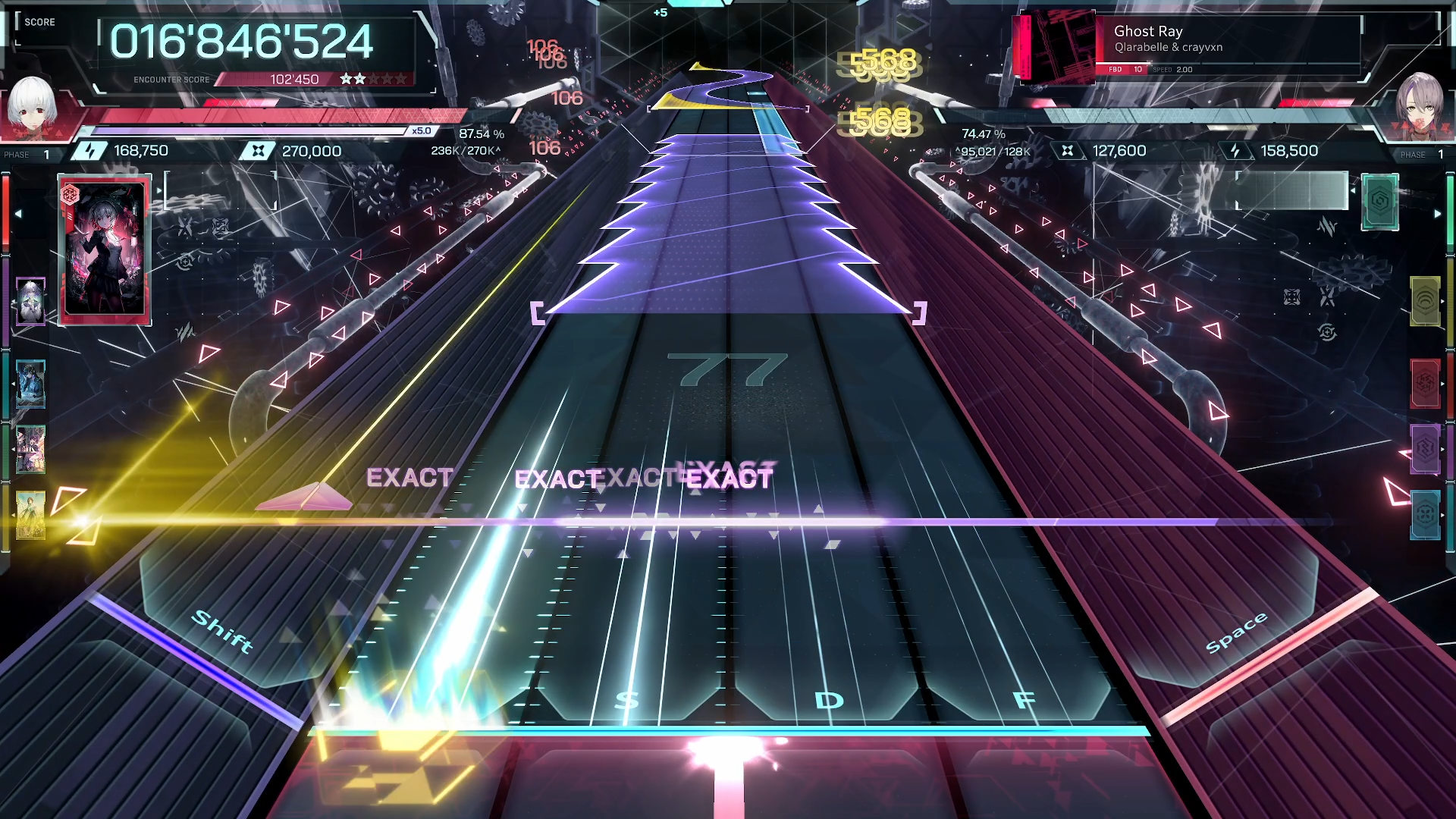Select the small purple-framed character card
1456x819 pixels.
click(x=30, y=301)
